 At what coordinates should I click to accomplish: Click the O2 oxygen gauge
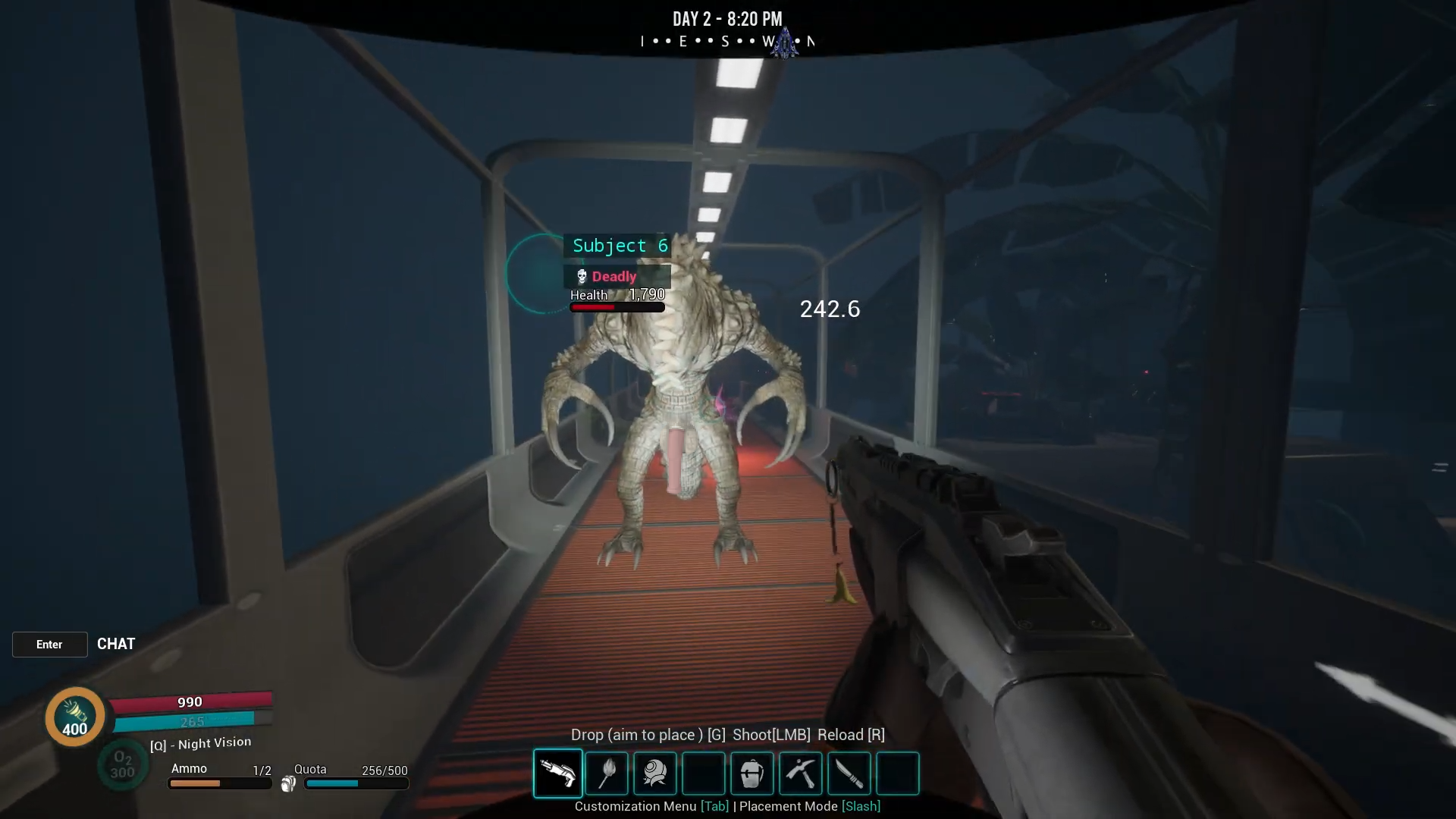point(122,765)
